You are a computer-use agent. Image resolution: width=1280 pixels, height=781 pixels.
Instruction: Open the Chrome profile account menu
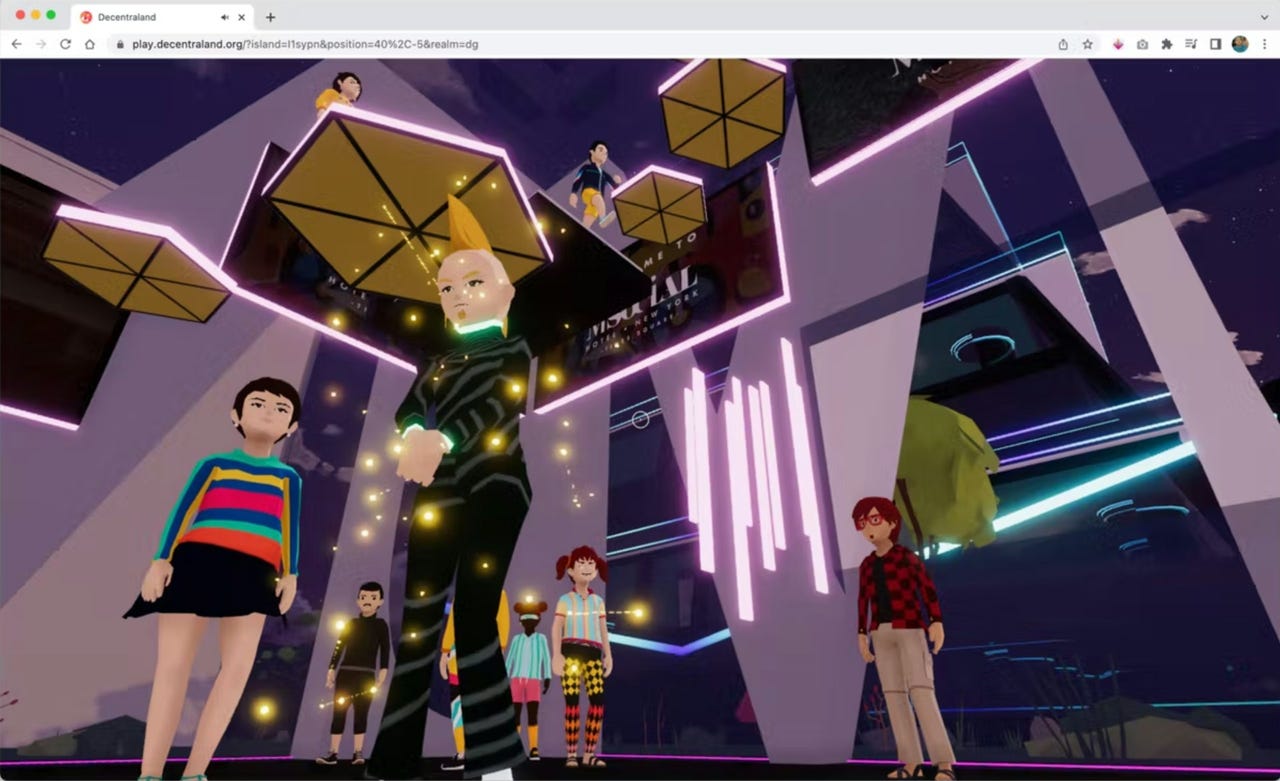[1239, 44]
